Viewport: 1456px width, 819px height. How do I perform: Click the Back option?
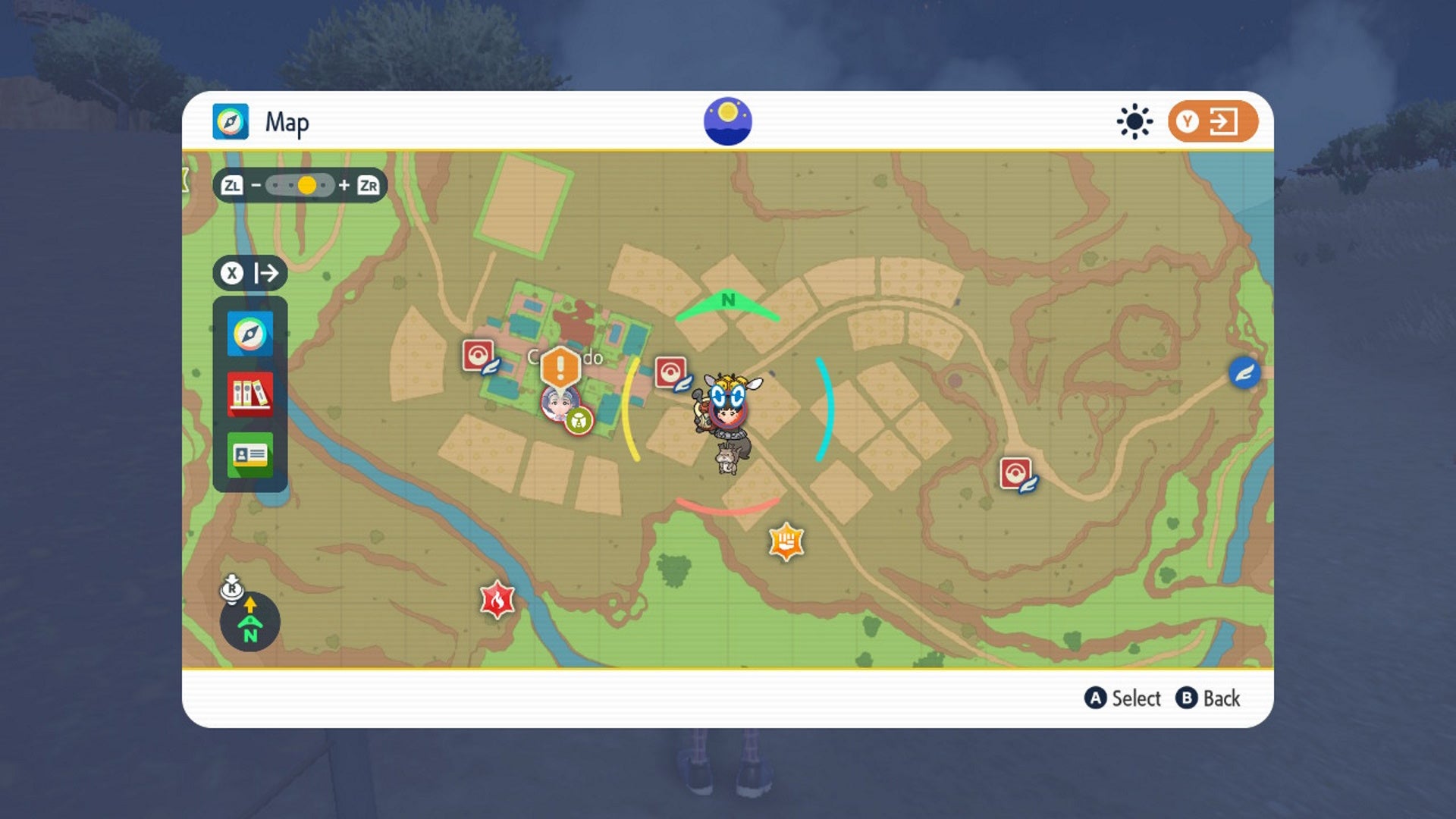click(x=1208, y=698)
